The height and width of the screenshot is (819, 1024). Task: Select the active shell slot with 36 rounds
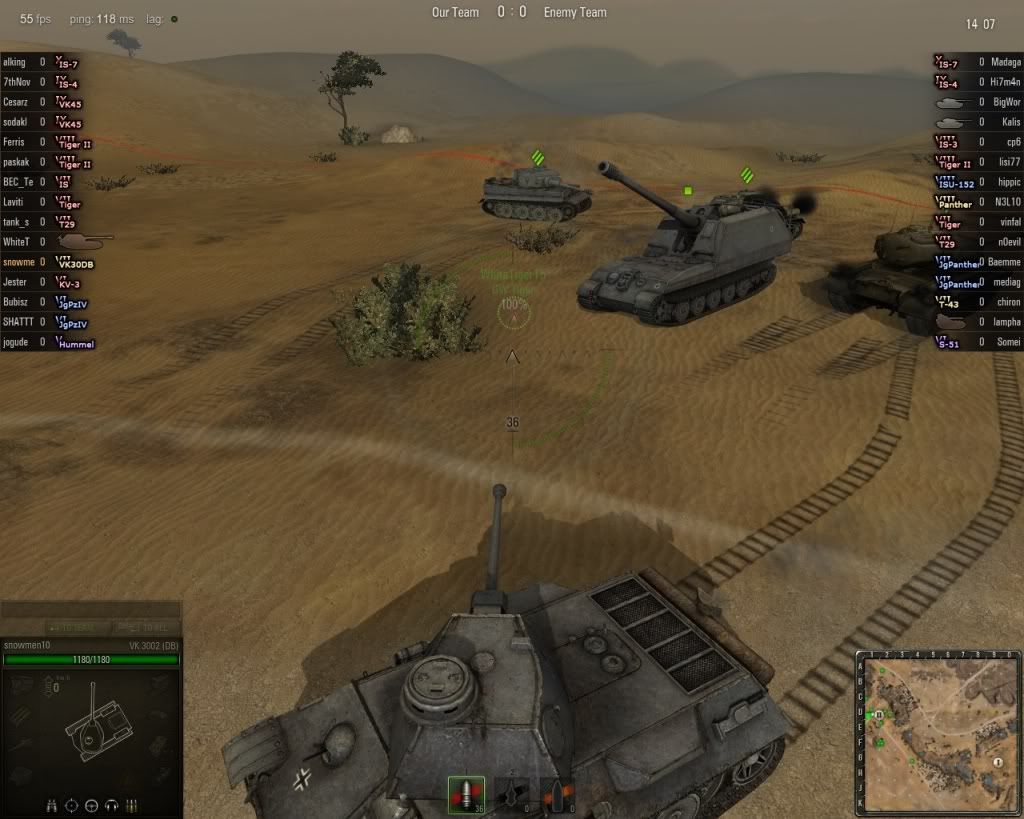pyautogui.click(x=465, y=795)
